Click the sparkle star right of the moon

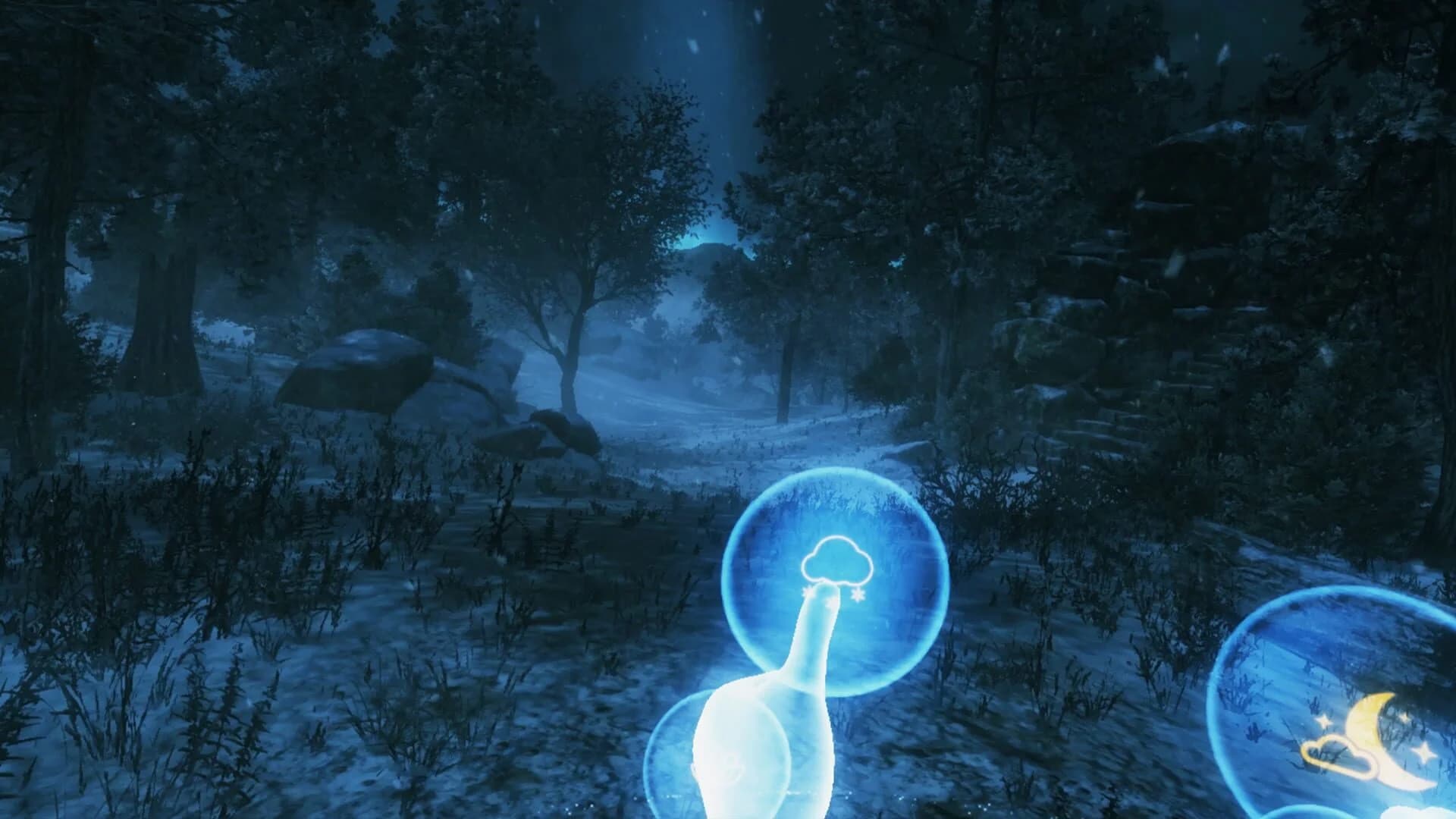coord(1424,752)
